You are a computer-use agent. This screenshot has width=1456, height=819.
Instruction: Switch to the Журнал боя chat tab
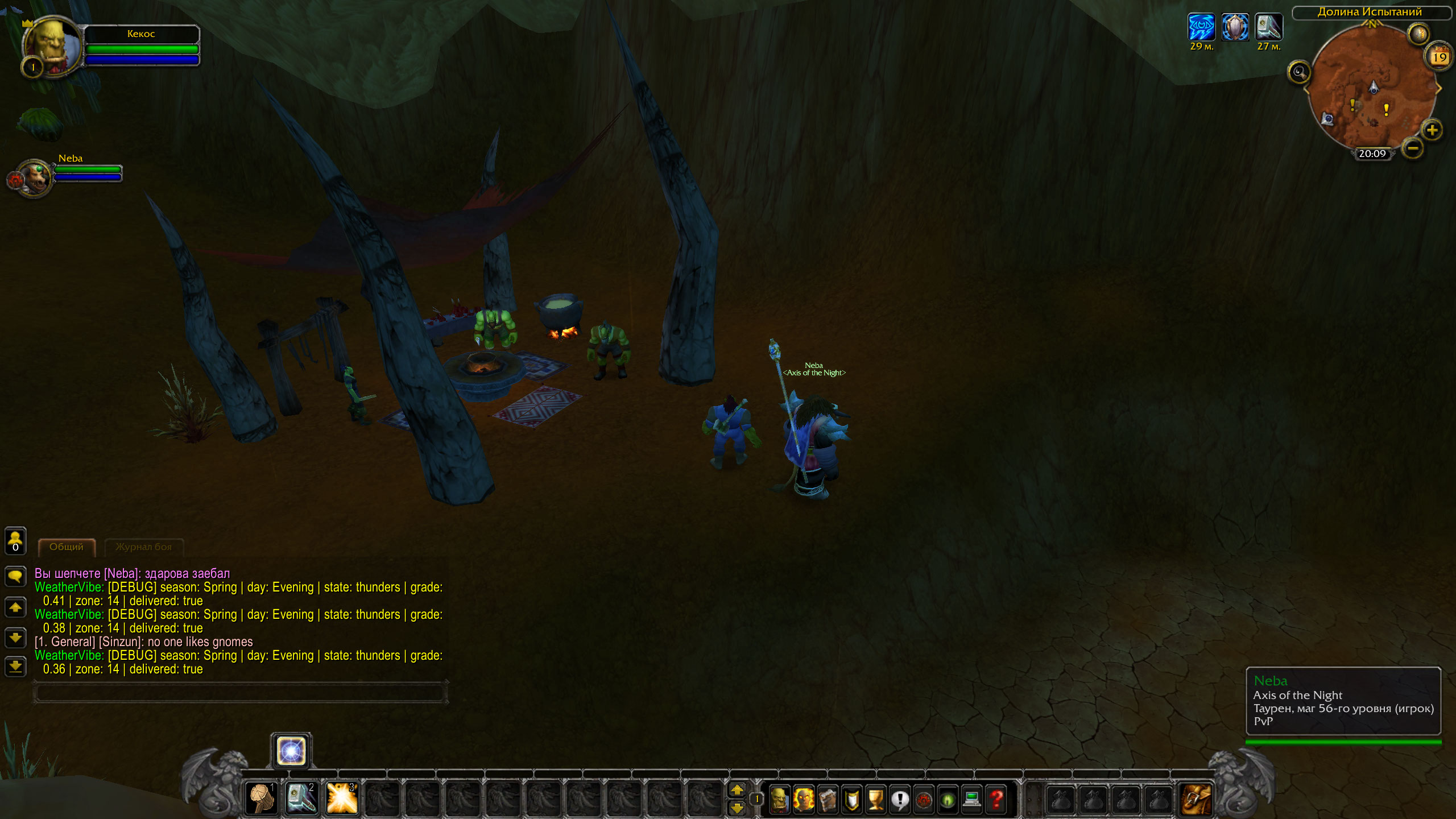tap(143, 547)
